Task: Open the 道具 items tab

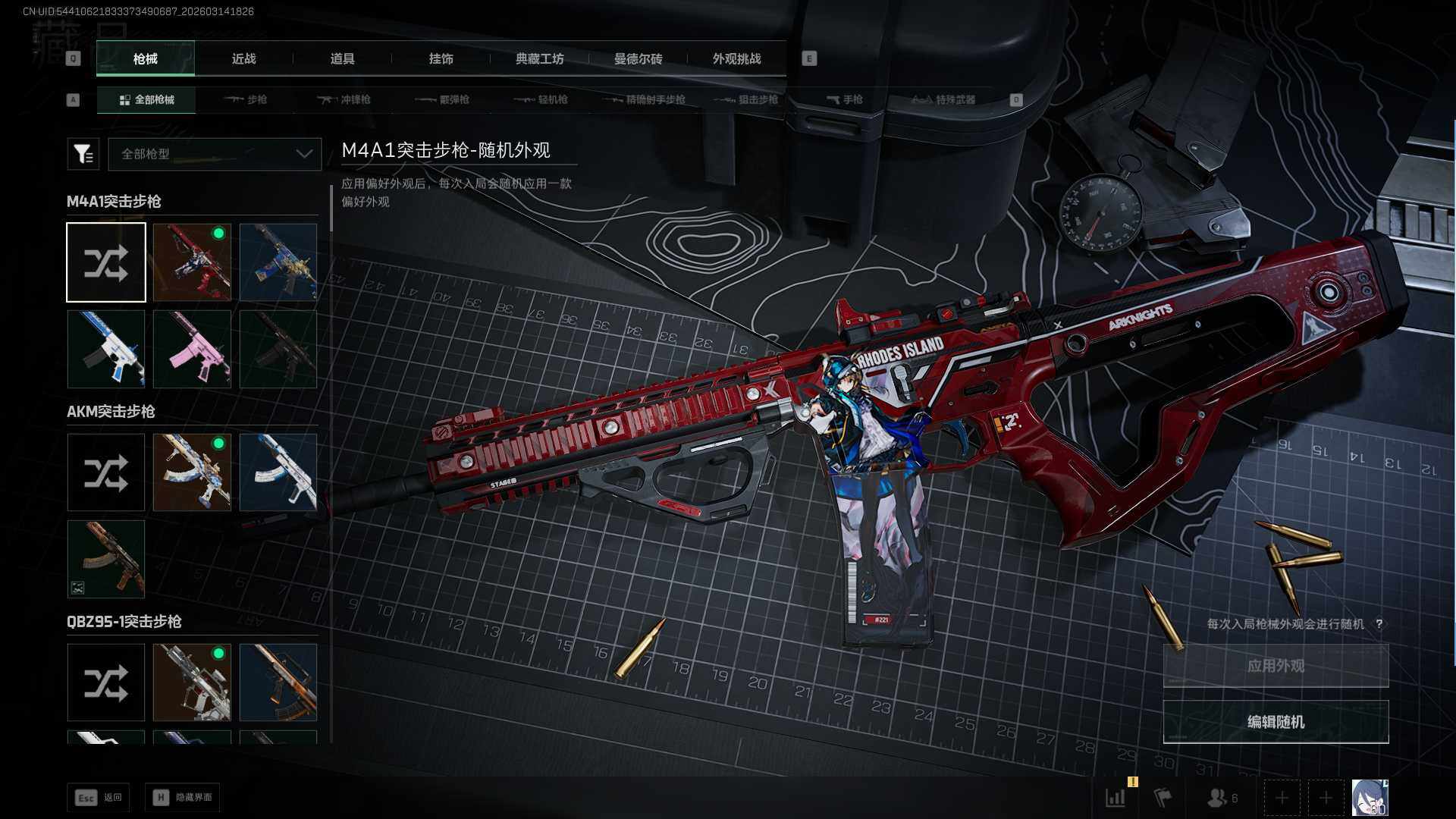Action: [x=342, y=58]
